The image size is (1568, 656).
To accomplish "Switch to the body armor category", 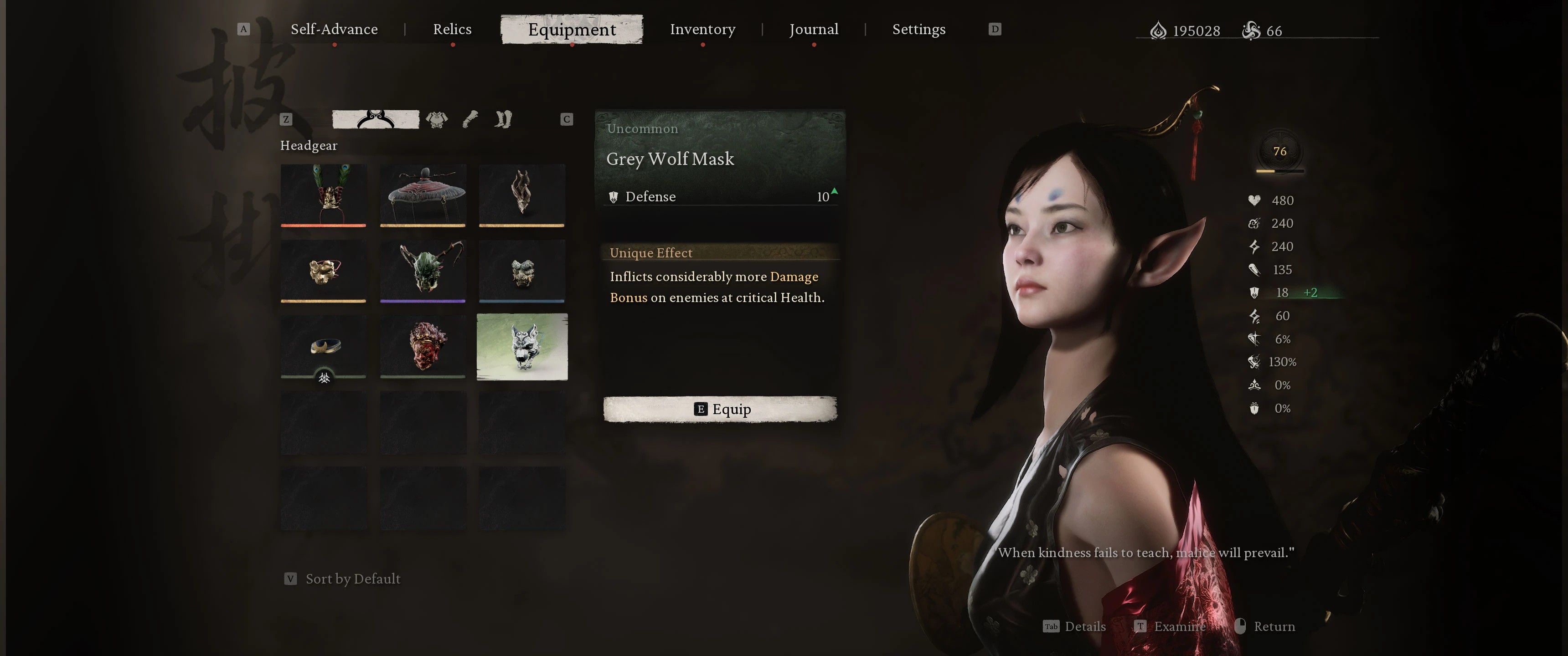I will [436, 119].
